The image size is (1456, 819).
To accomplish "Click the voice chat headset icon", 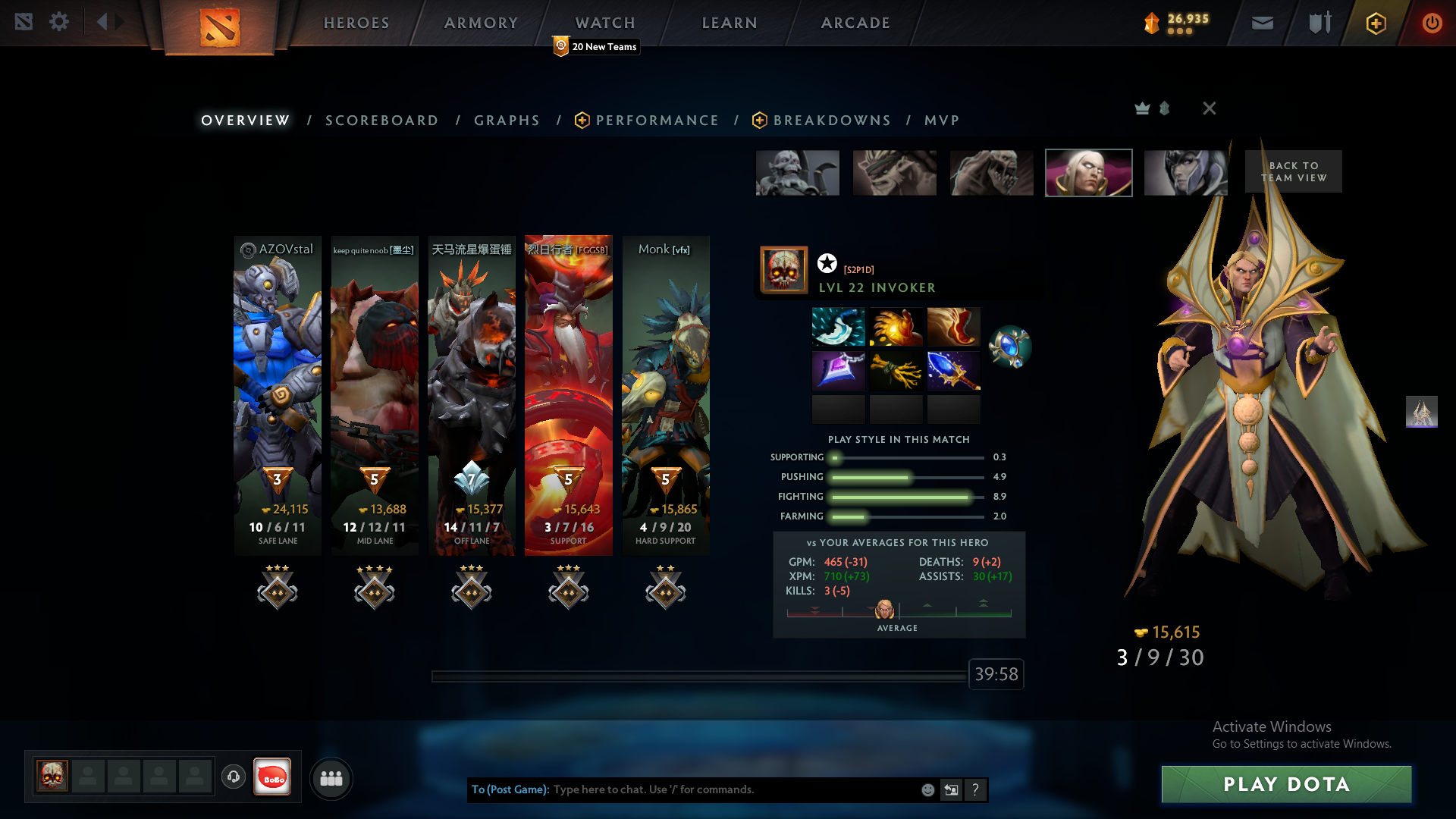I will 234,777.
